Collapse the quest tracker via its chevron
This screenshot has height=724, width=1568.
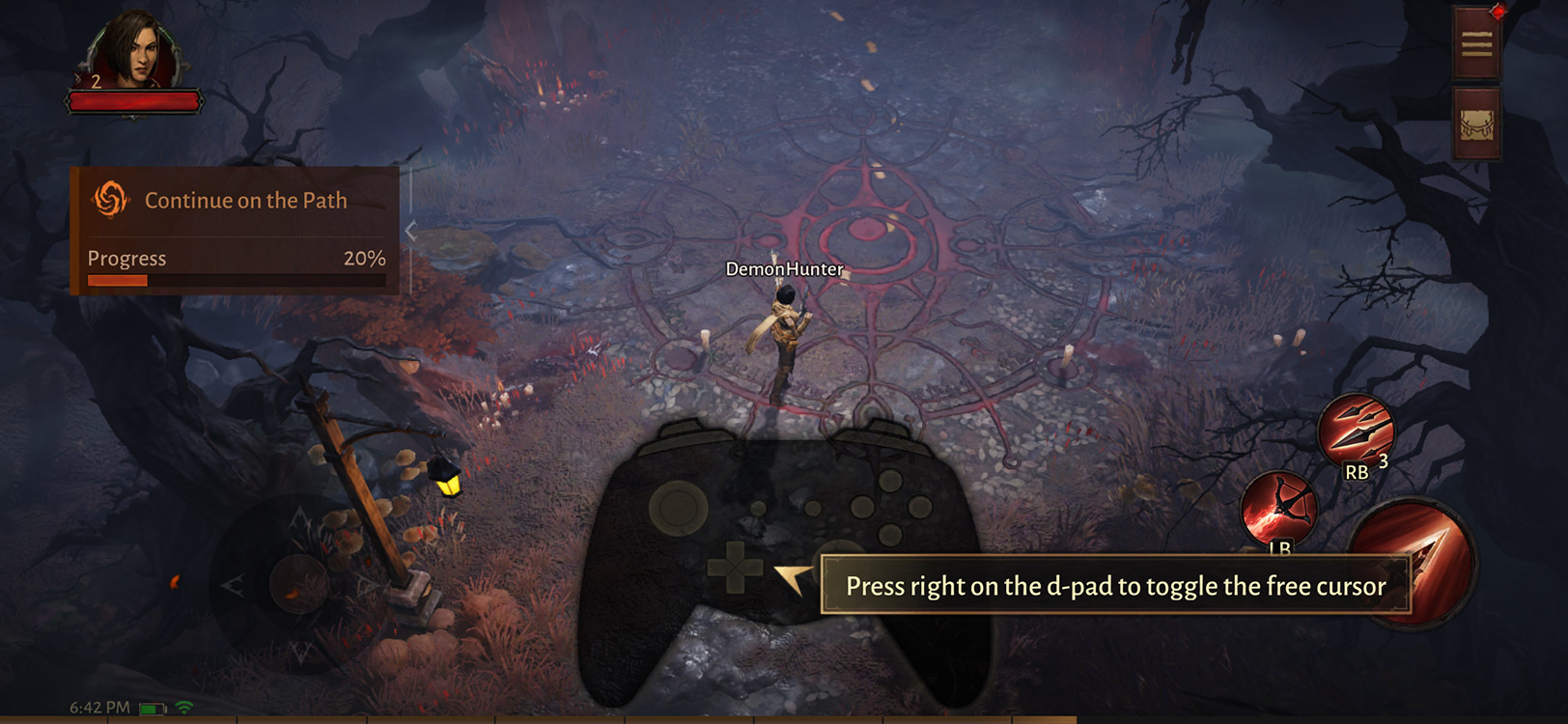pyautogui.click(x=410, y=229)
